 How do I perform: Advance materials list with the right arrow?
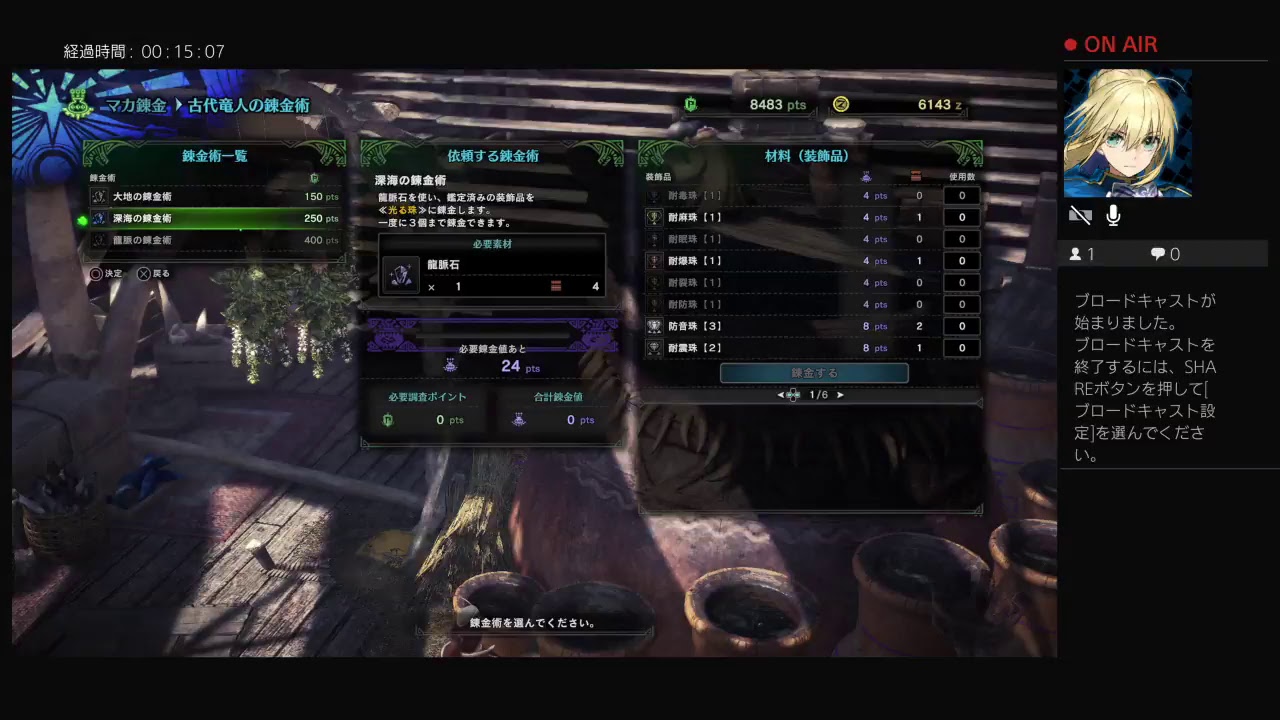(840, 395)
